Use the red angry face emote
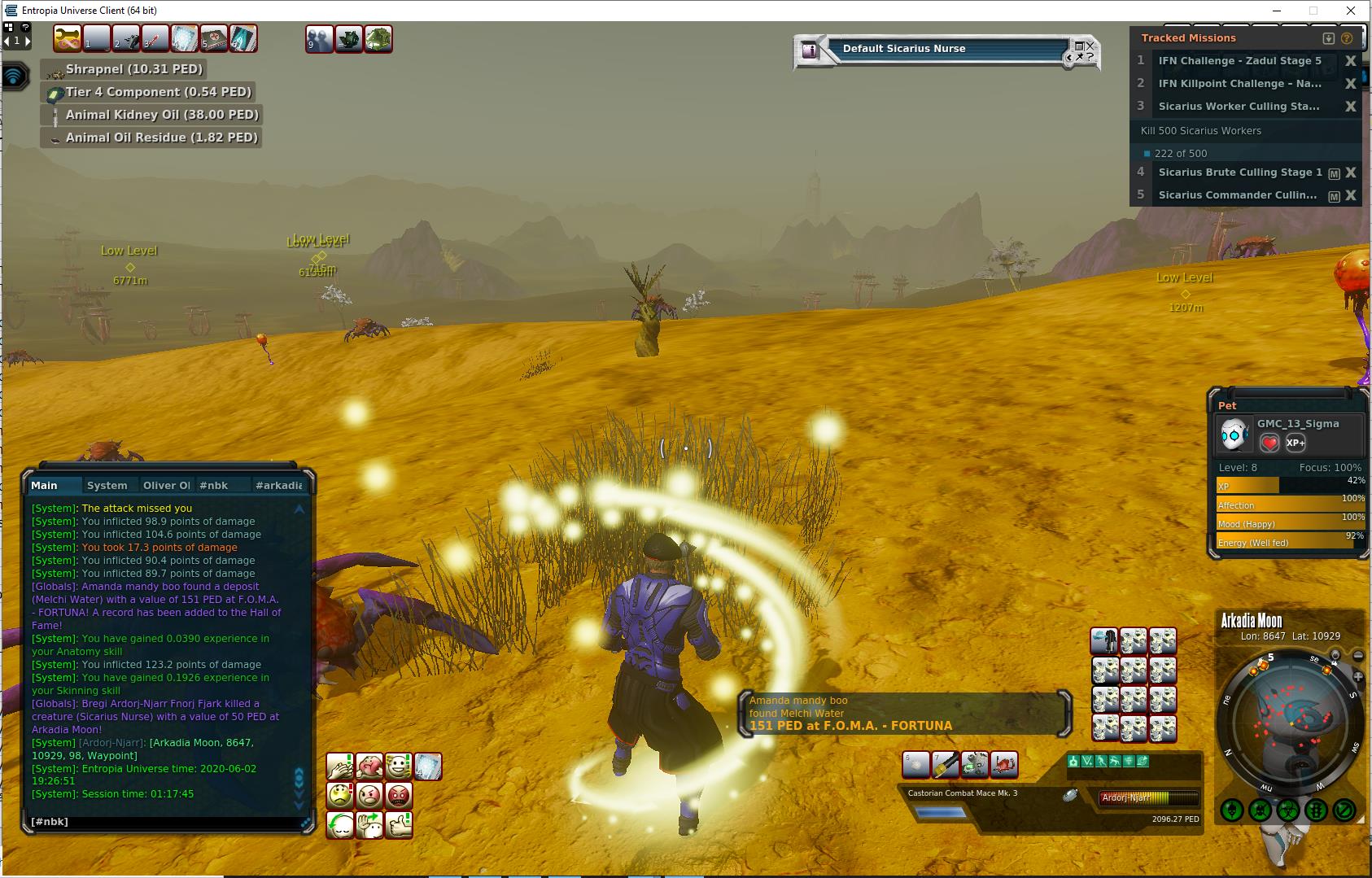This screenshot has width=1372, height=878. 399,795
